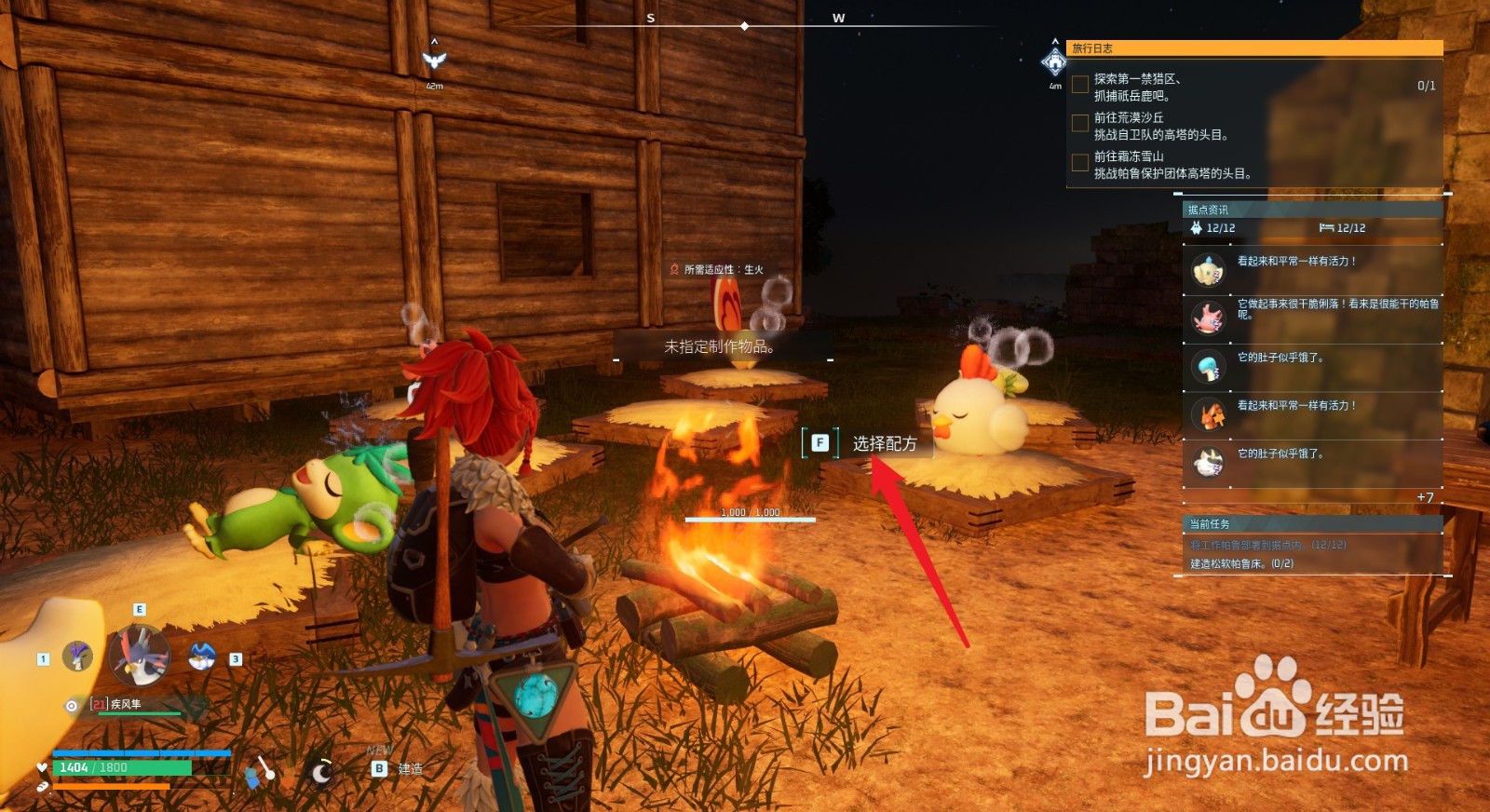Select the hawk pal portrait in the party wheel
Image resolution: width=1490 pixels, height=812 pixels.
(x=140, y=654)
